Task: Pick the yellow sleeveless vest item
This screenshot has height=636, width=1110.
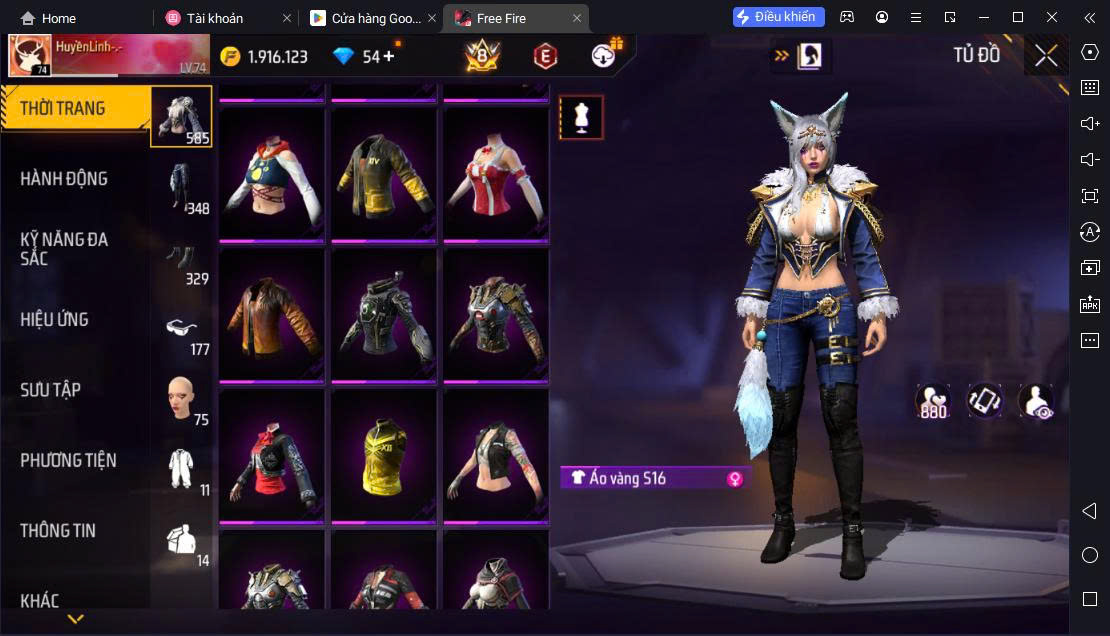Action: (384, 456)
